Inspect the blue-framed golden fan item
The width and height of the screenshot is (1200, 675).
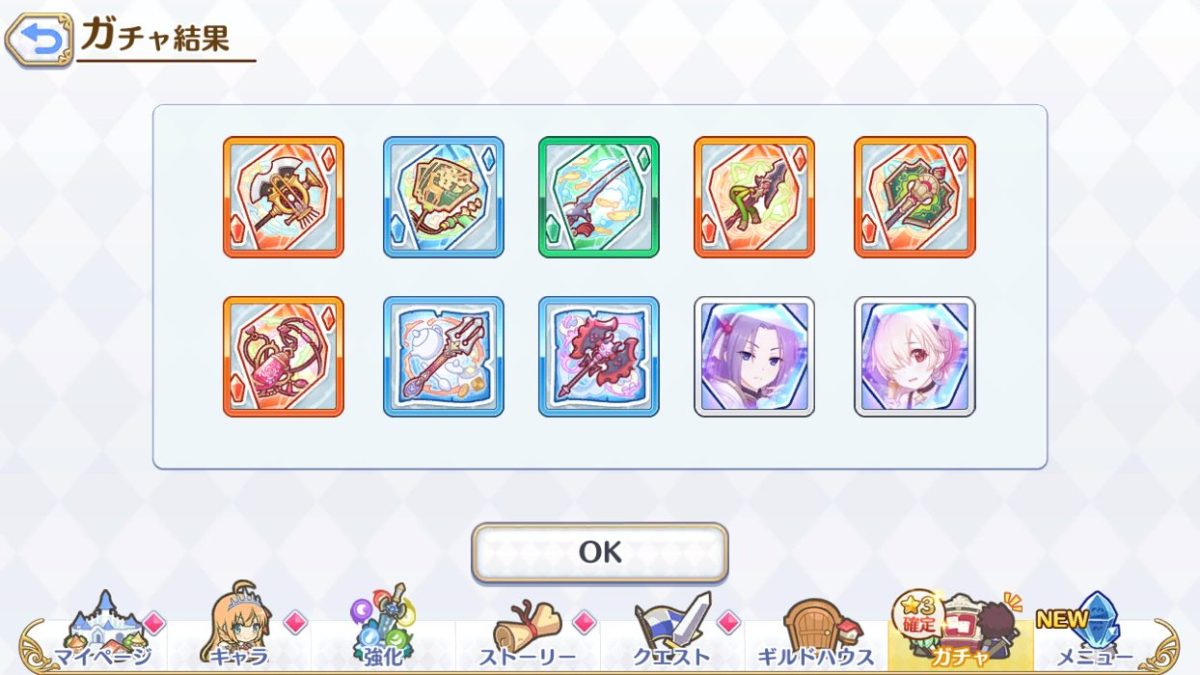tap(443, 197)
